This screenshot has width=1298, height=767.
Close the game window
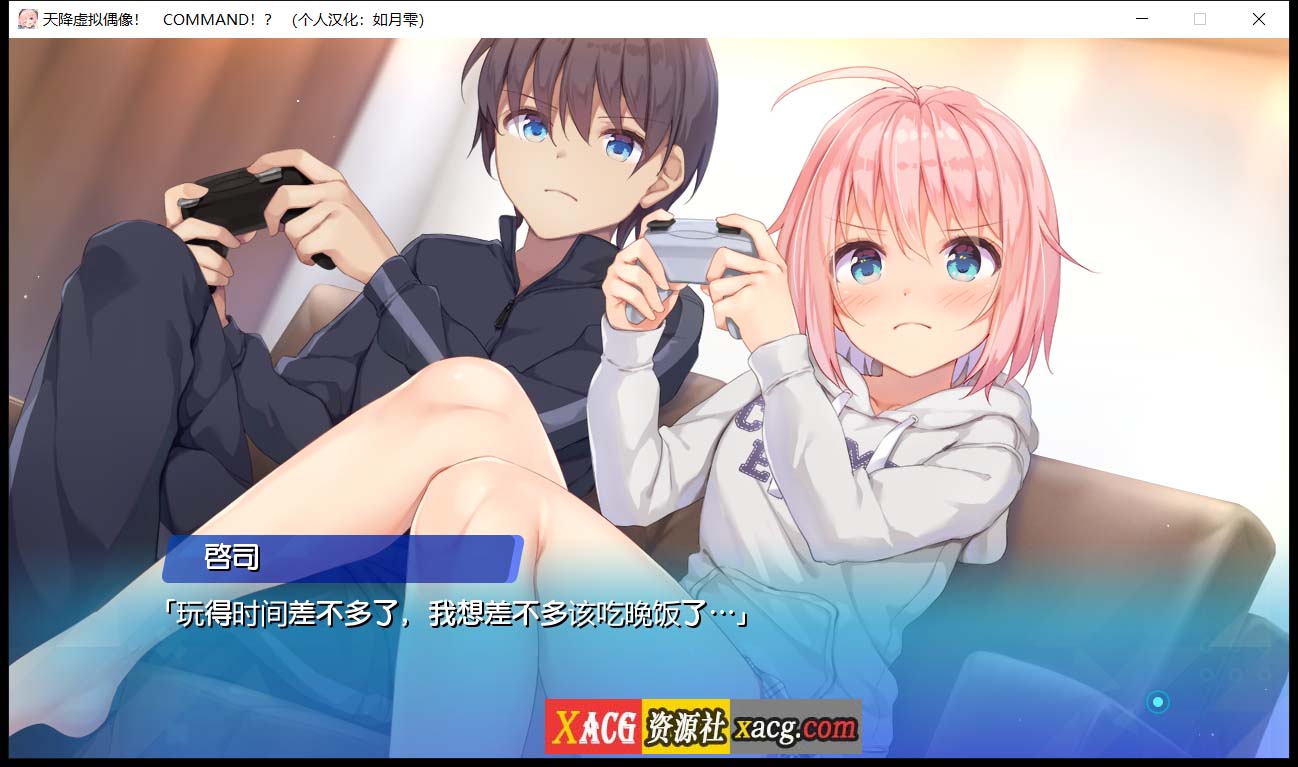(1258, 19)
